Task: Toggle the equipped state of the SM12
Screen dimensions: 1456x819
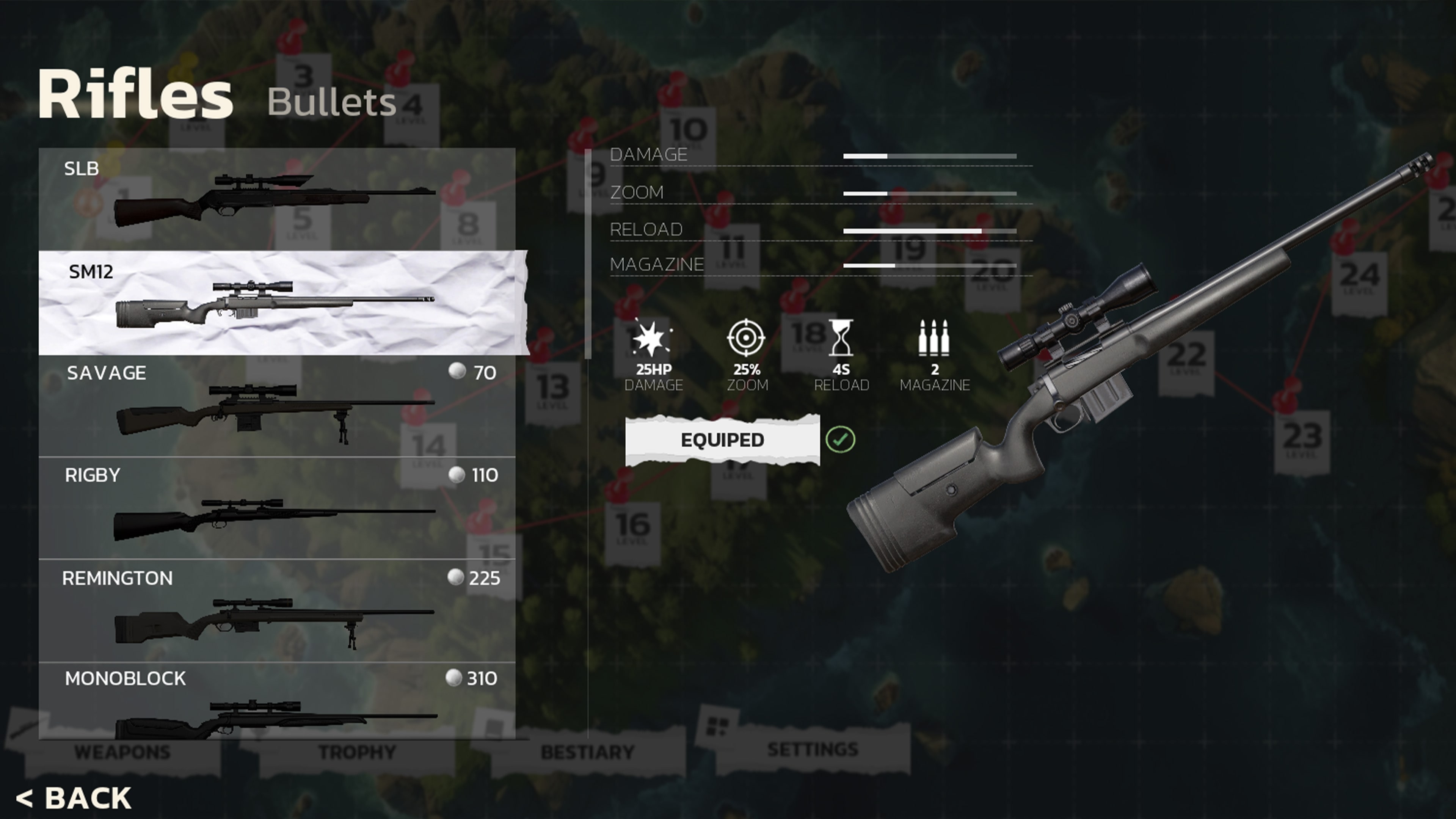Action: click(x=722, y=439)
